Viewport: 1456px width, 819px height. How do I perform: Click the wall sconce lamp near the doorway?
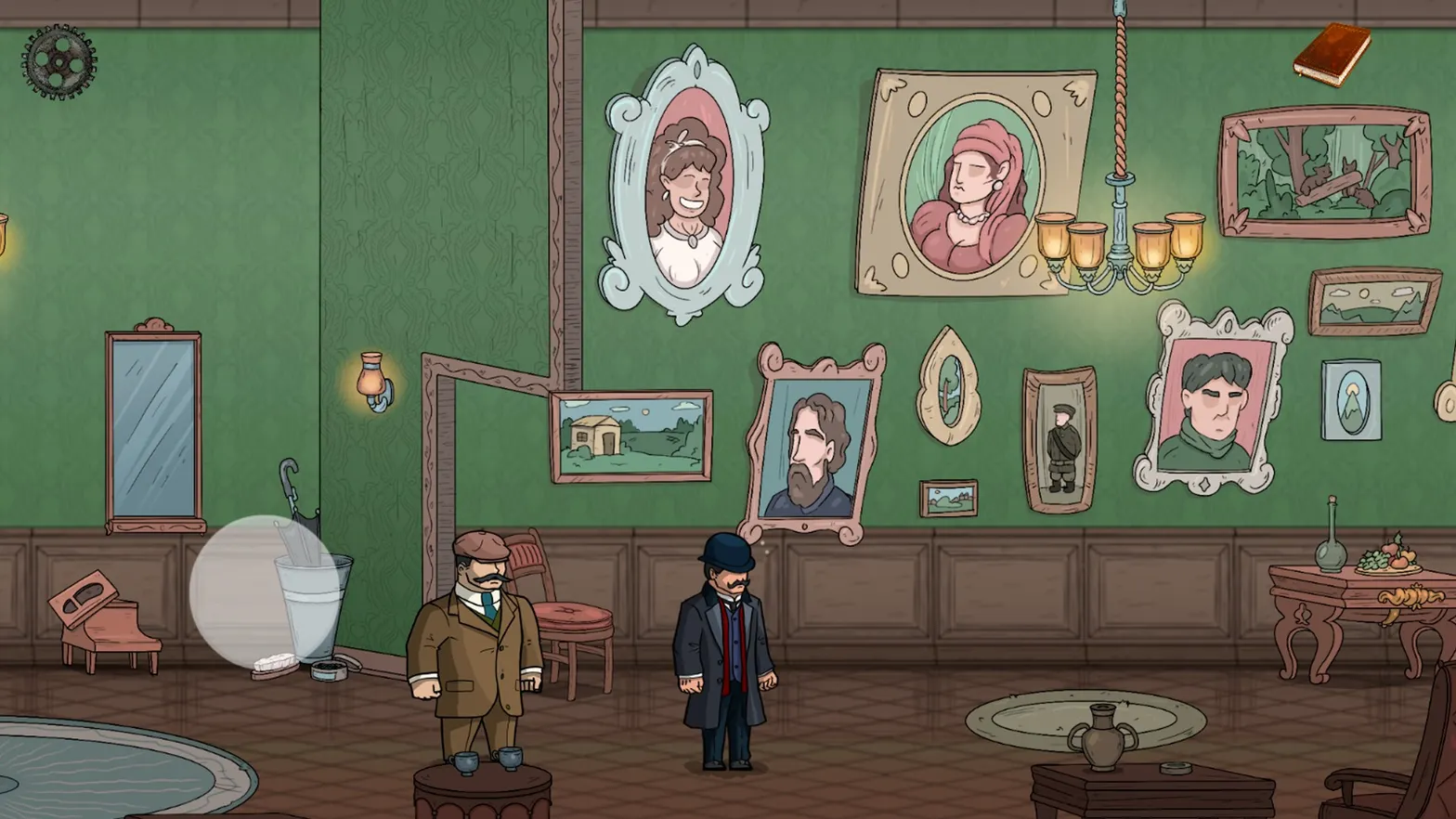click(370, 379)
